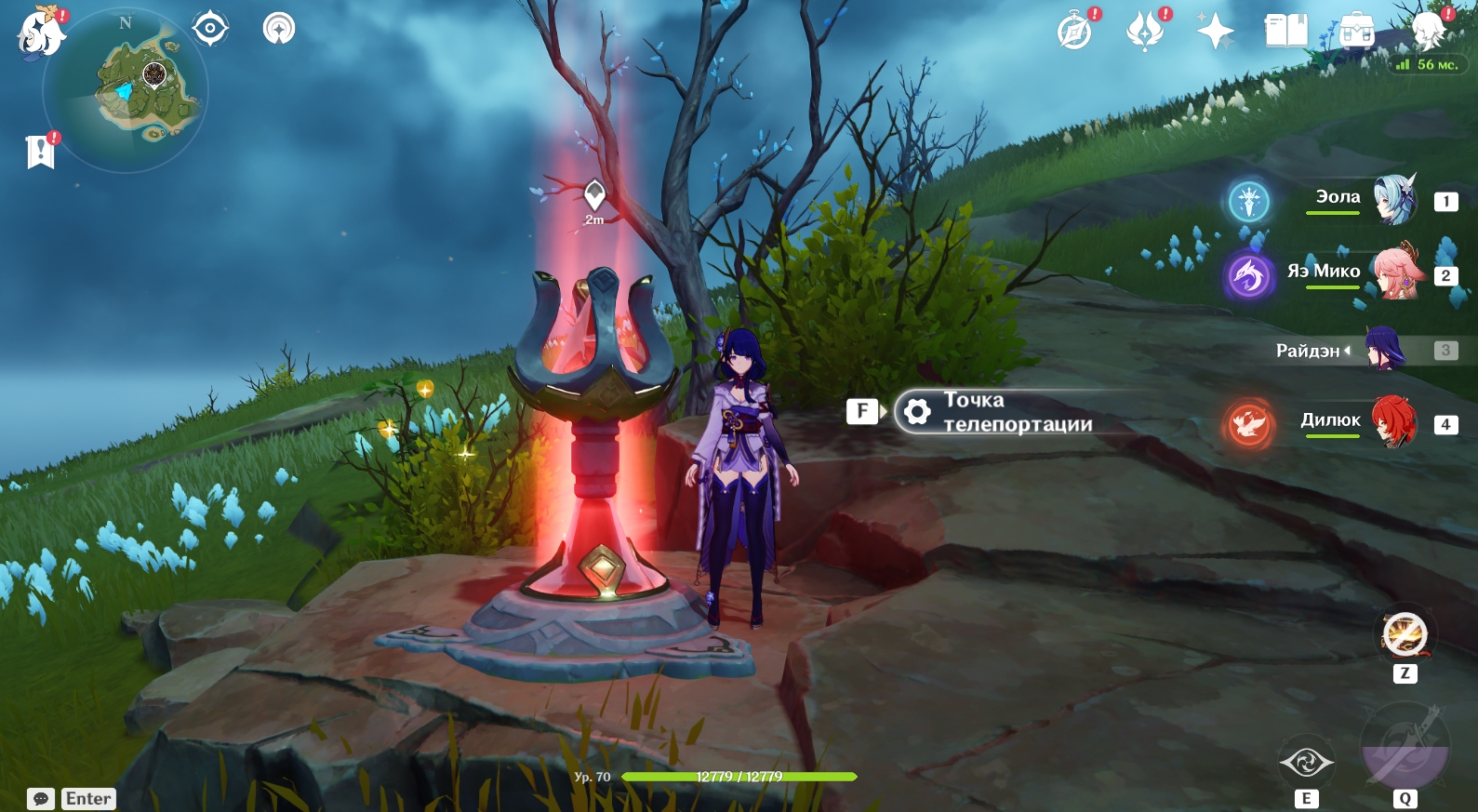Open the wish star icon
The image size is (1478, 812).
(1215, 32)
